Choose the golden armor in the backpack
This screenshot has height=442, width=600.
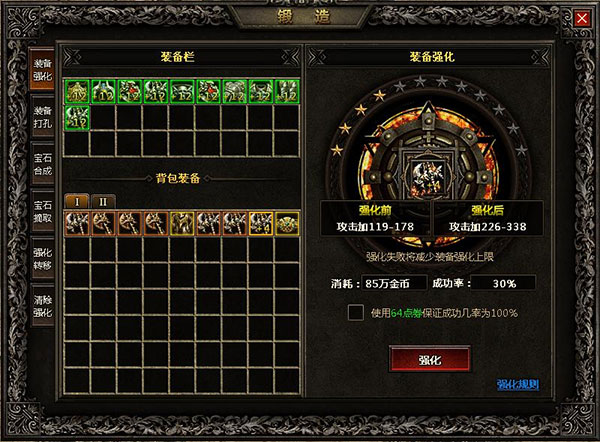183,222
